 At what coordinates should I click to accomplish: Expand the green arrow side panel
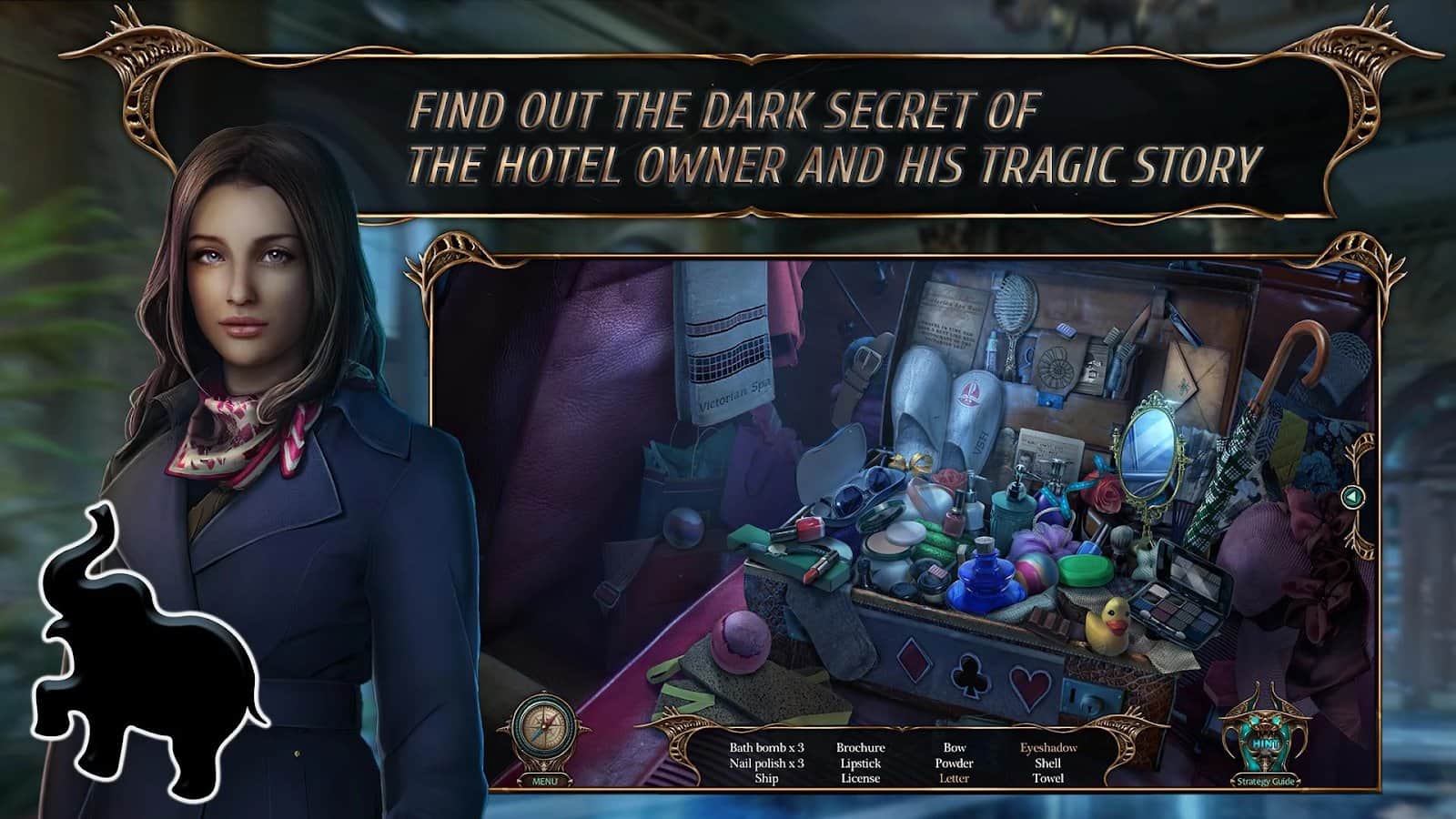pos(1355,497)
